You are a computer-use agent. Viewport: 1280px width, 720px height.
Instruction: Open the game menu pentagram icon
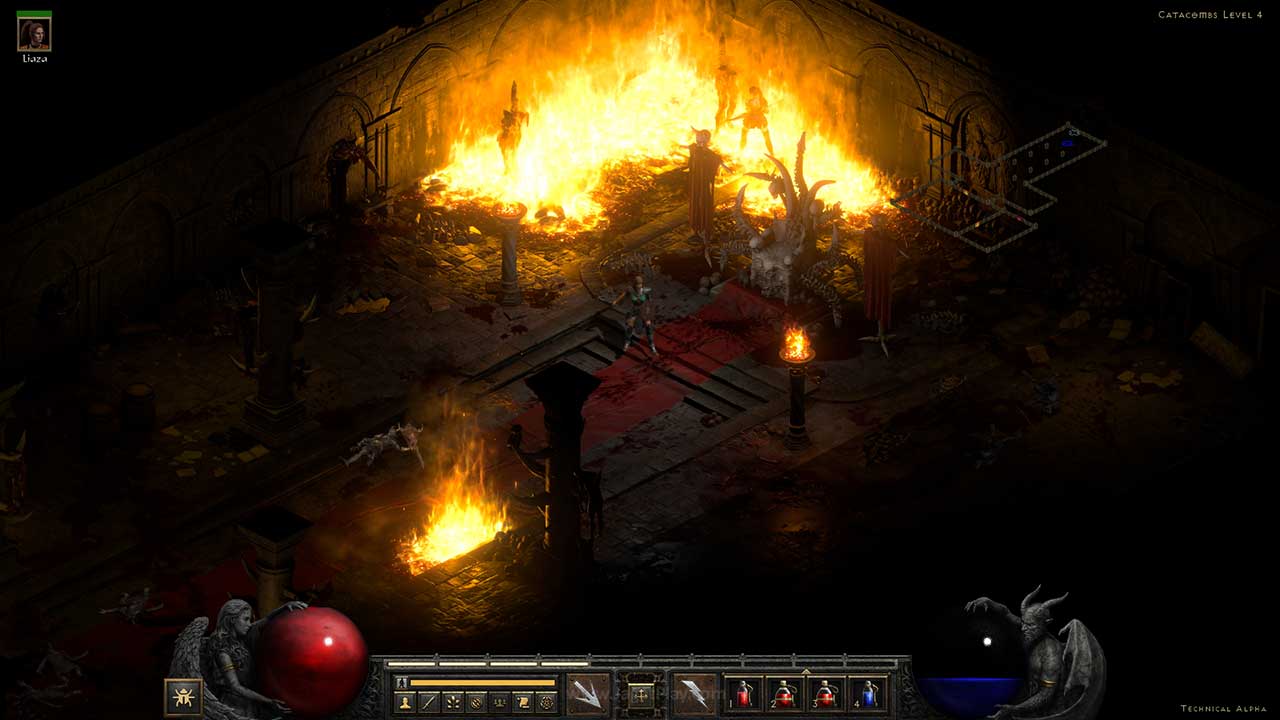point(545,702)
